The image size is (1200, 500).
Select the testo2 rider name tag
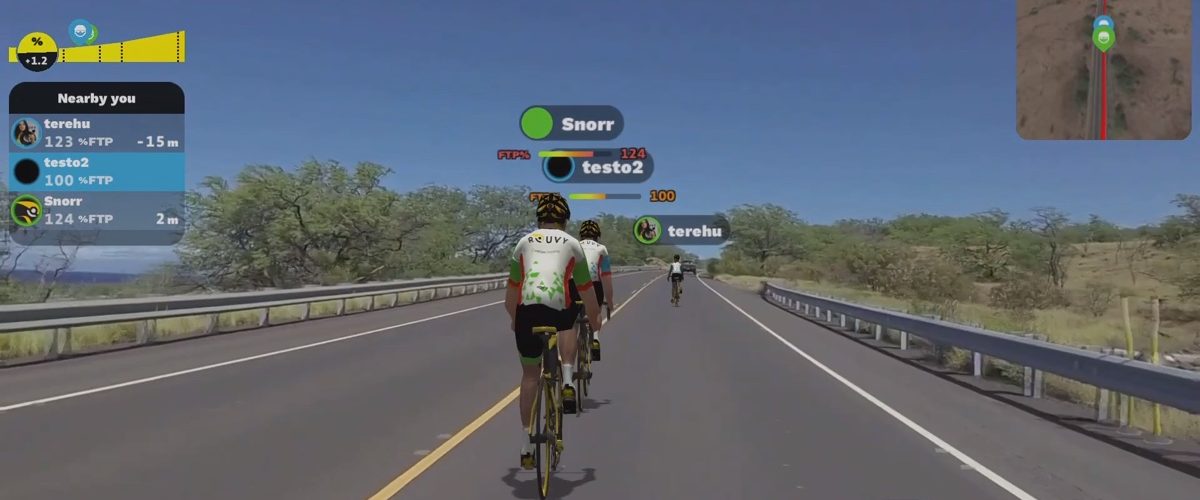pyautogui.click(x=598, y=167)
